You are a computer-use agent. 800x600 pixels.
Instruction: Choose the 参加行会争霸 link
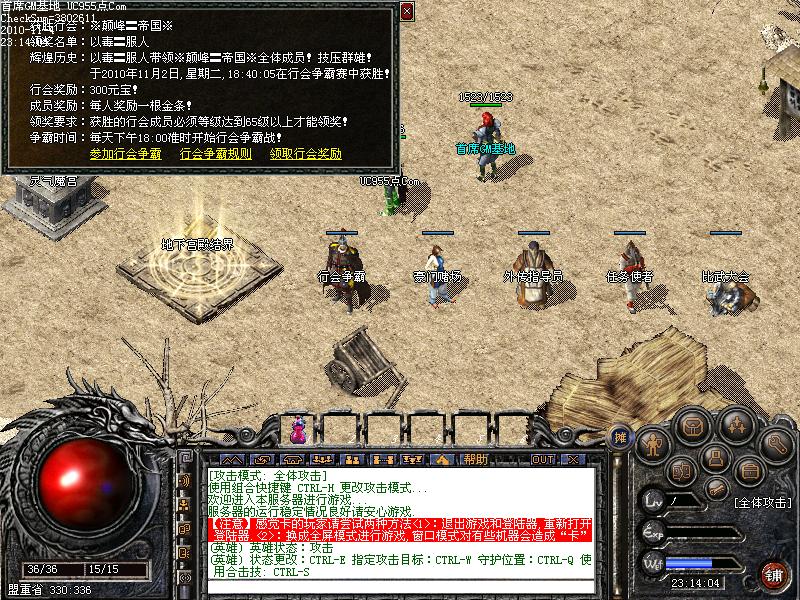pyautogui.click(x=125, y=154)
